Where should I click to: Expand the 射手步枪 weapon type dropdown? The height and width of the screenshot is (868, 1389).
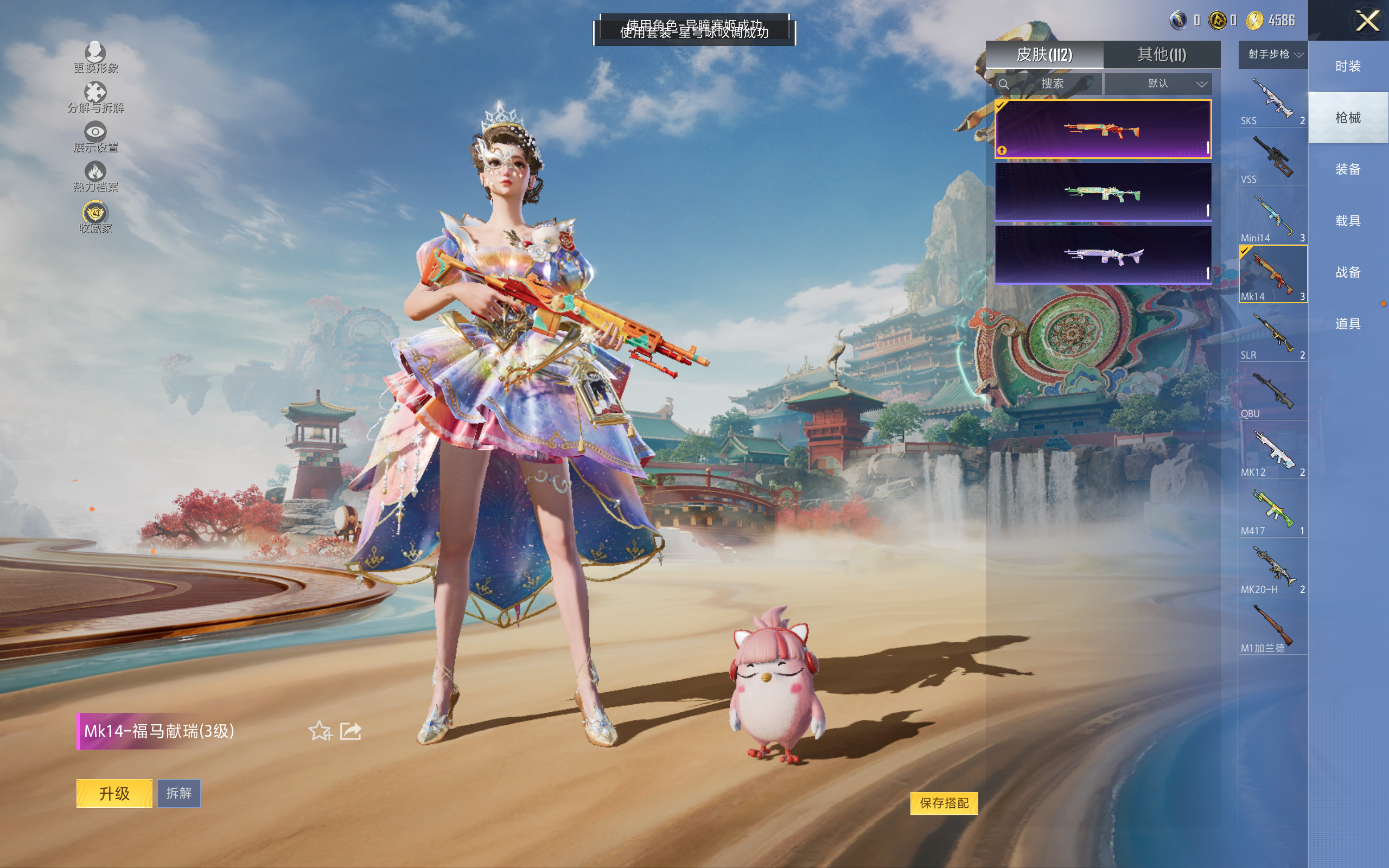(x=1273, y=55)
